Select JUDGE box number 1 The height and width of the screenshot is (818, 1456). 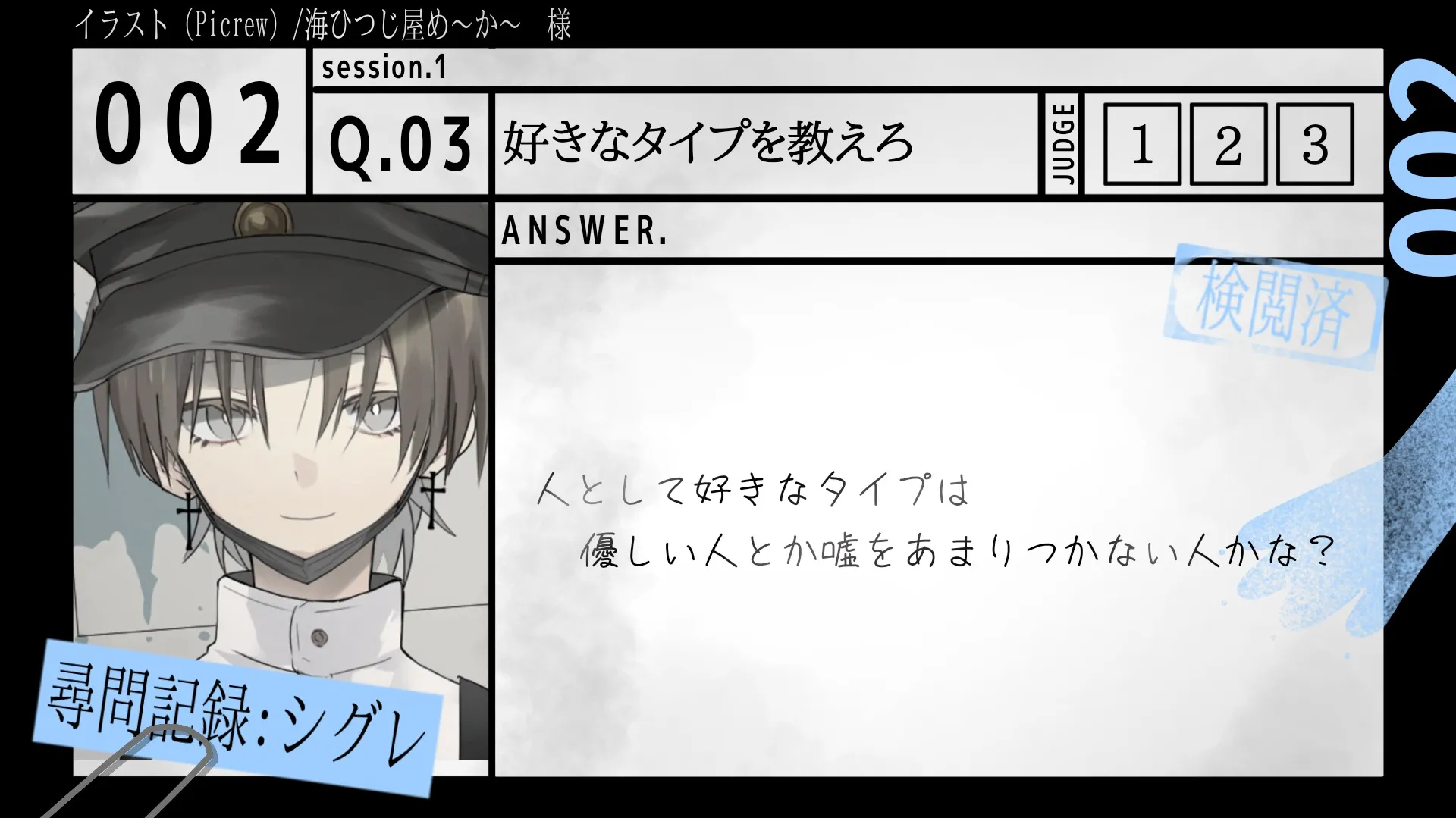(1142, 144)
